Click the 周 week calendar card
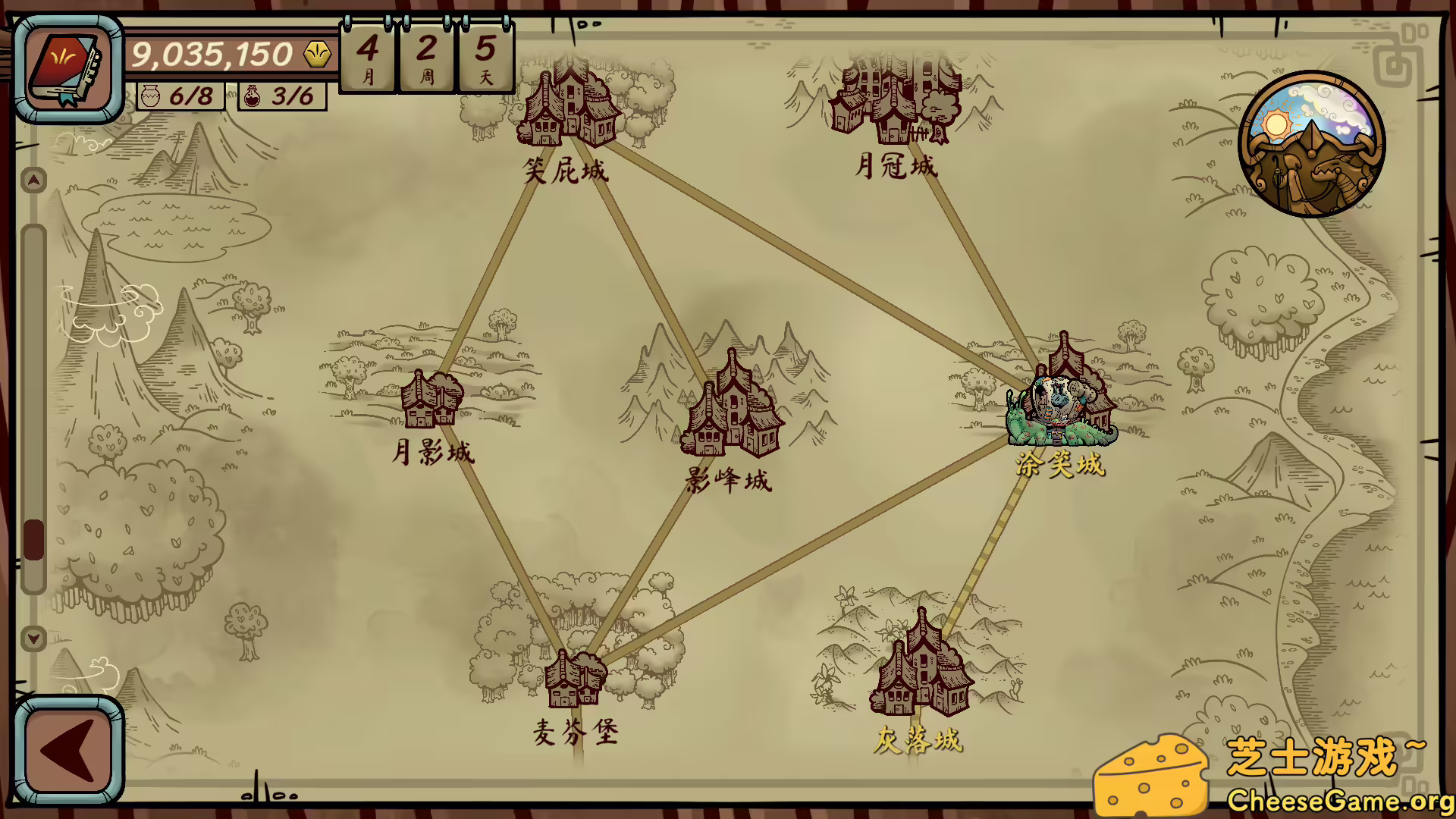Image resolution: width=1456 pixels, height=819 pixels. [425, 57]
